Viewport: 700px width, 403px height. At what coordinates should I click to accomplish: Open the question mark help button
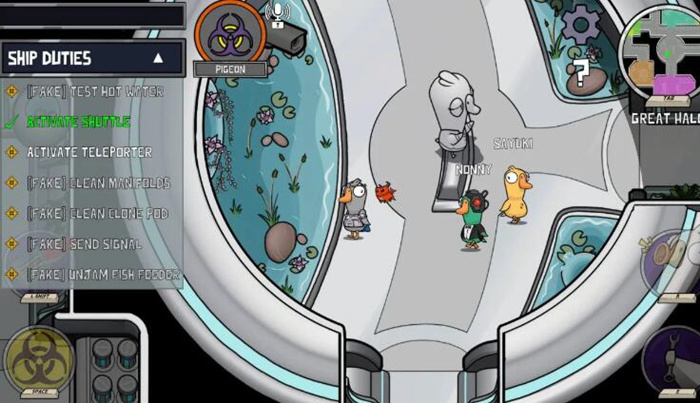[x=580, y=71]
